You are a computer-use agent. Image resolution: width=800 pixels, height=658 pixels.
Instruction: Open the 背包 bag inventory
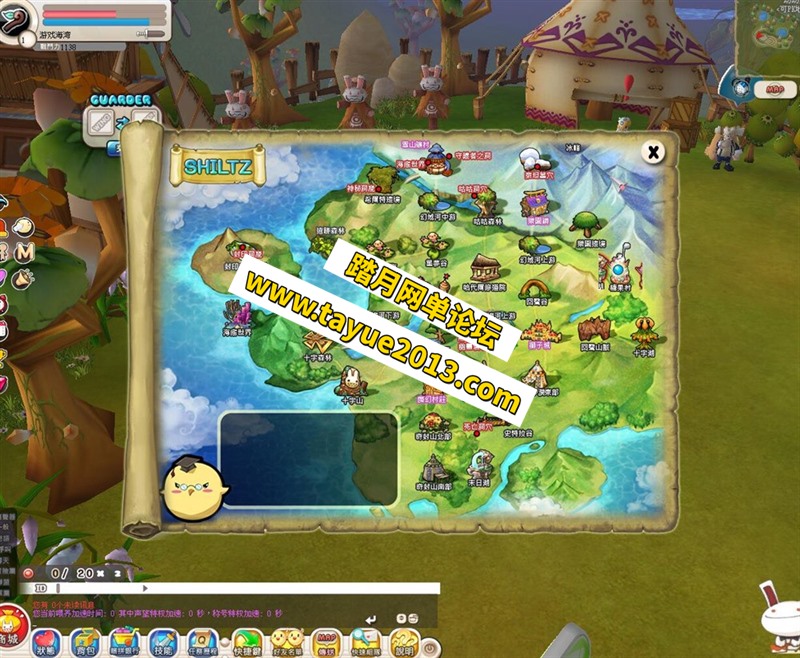point(84,641)
